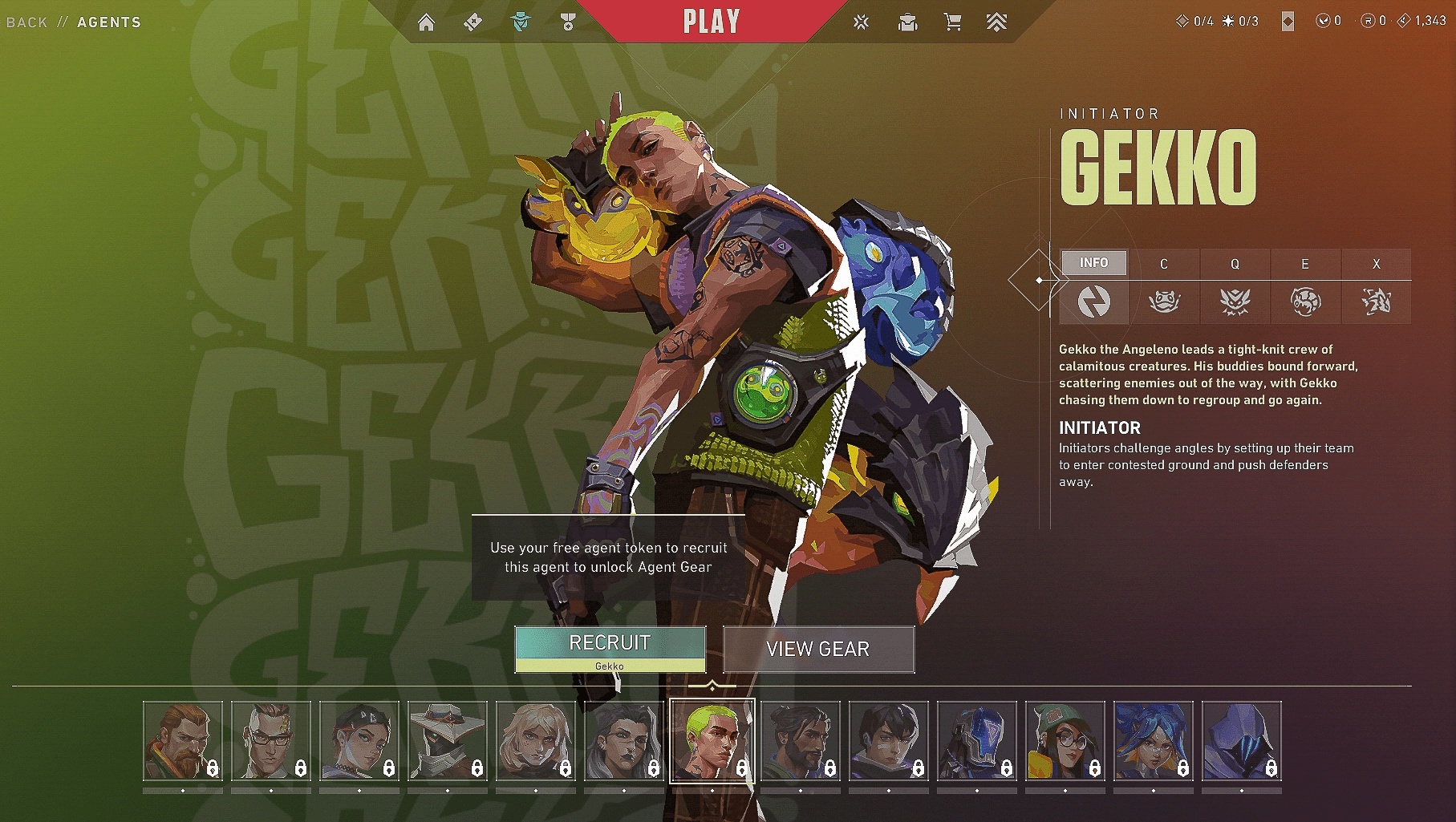Screen dimensions: 1456x822
Task: Open the View Gear screen
Action: [x=818, y=649]
